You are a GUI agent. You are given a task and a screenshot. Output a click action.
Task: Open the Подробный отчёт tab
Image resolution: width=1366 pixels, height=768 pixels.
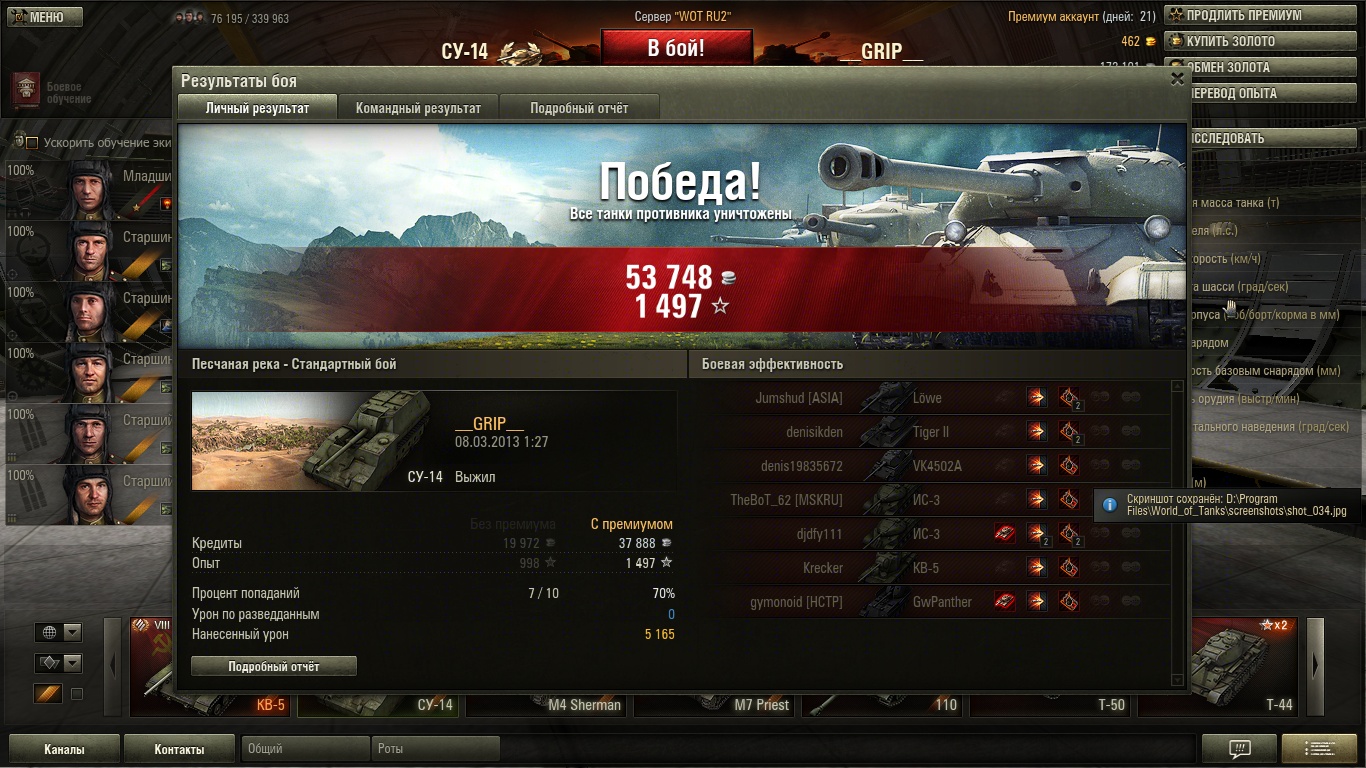tap(579, 108)
